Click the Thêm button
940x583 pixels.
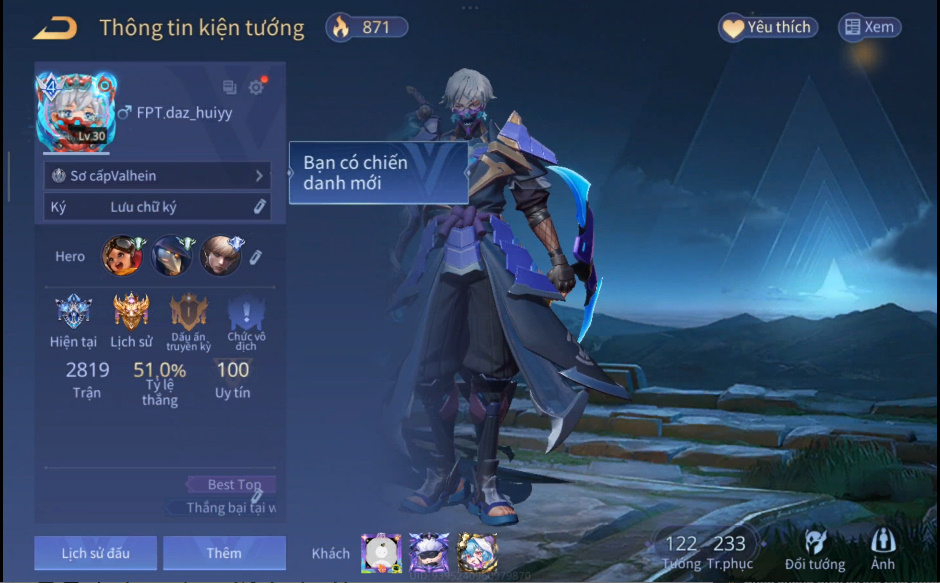tap(224, 553)
